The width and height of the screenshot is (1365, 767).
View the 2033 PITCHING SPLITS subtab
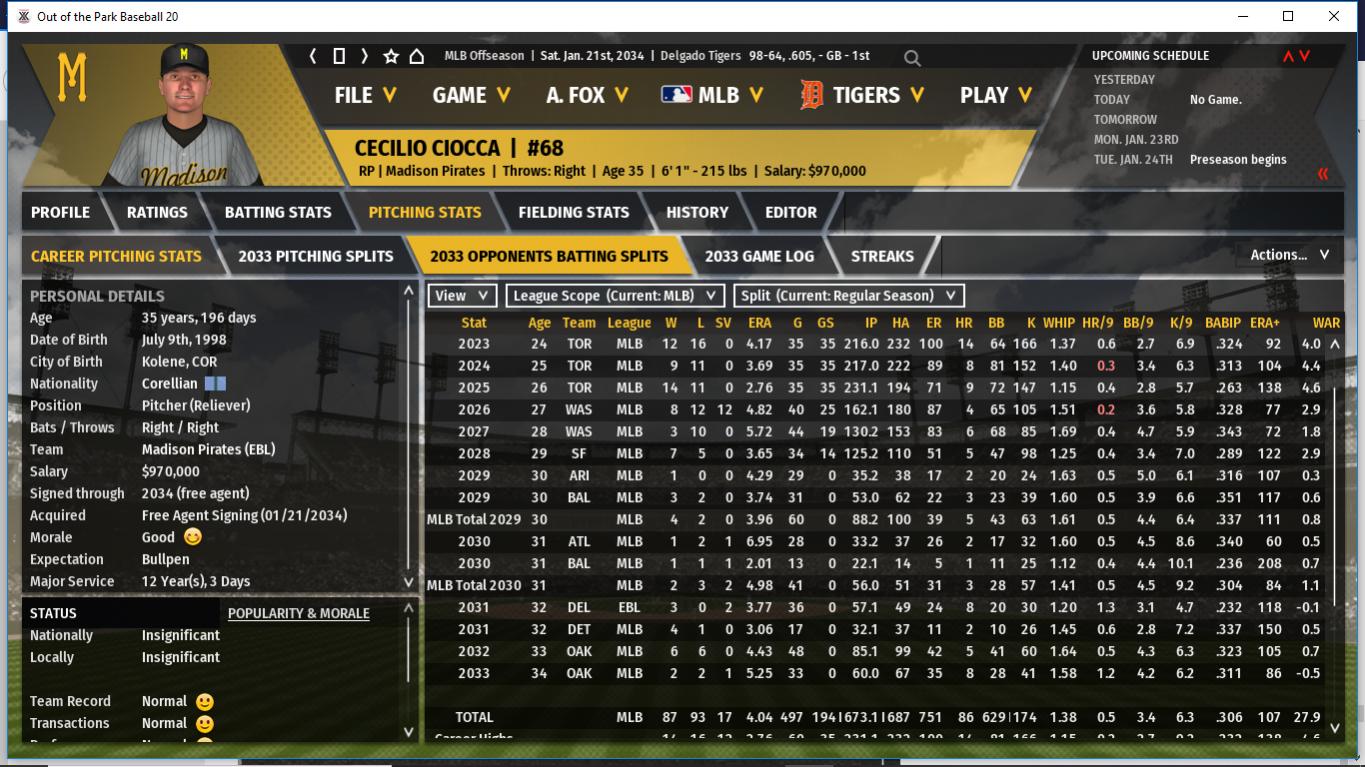[x=315, y=256]
